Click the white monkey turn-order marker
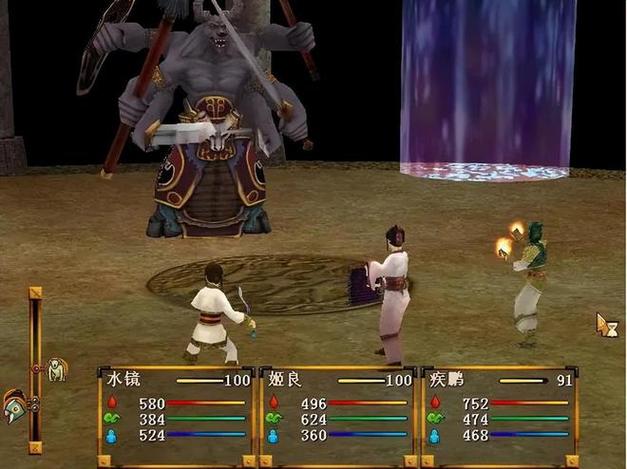Image resolution: width=627 pixels, height=469 pixels. coord(57,369)
